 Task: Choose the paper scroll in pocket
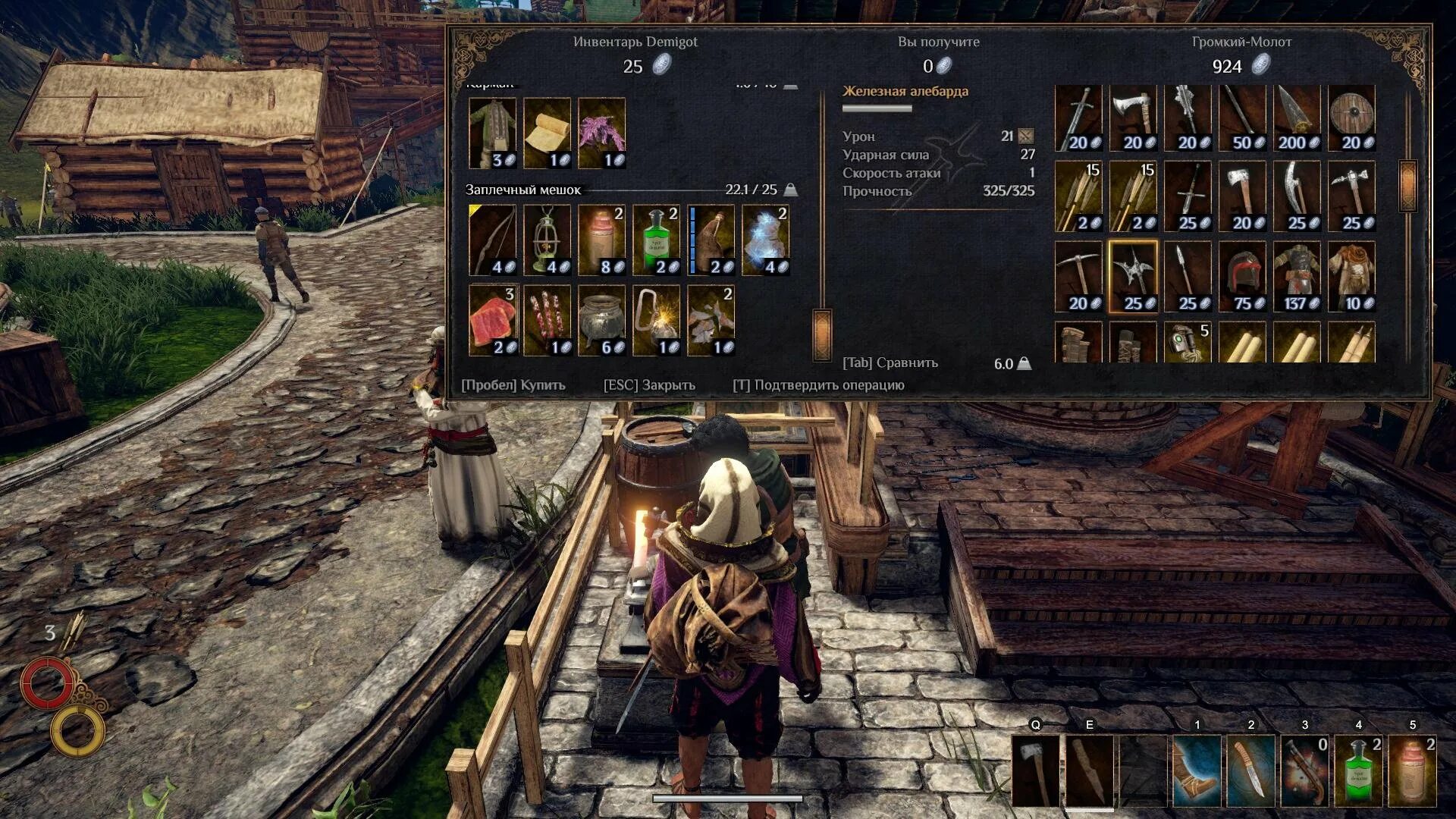point(548,133)
